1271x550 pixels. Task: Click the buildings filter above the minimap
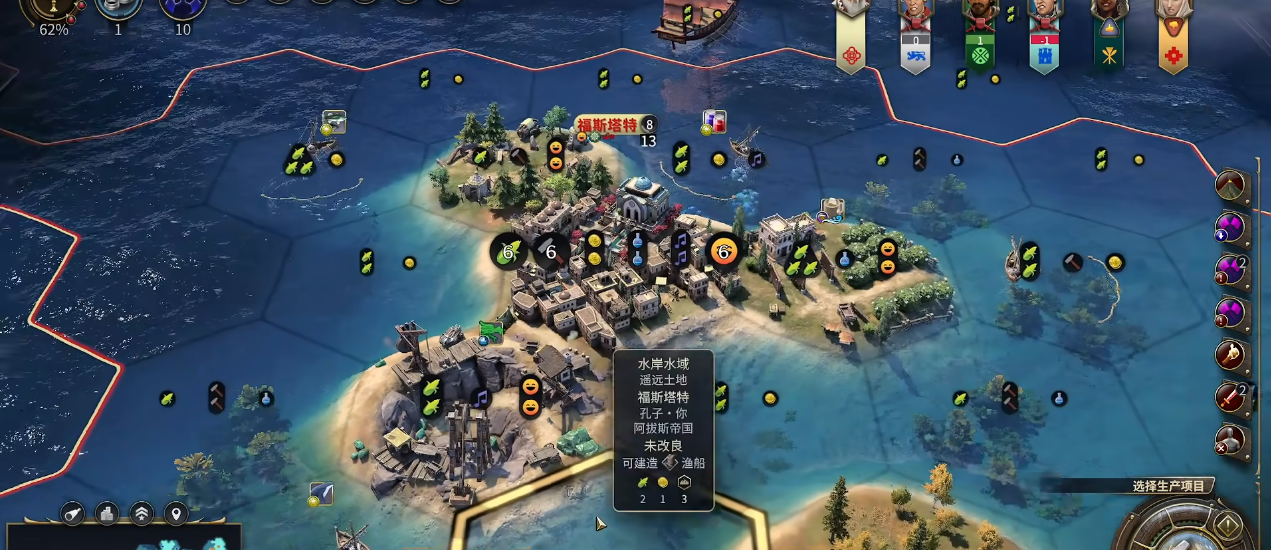107,514
